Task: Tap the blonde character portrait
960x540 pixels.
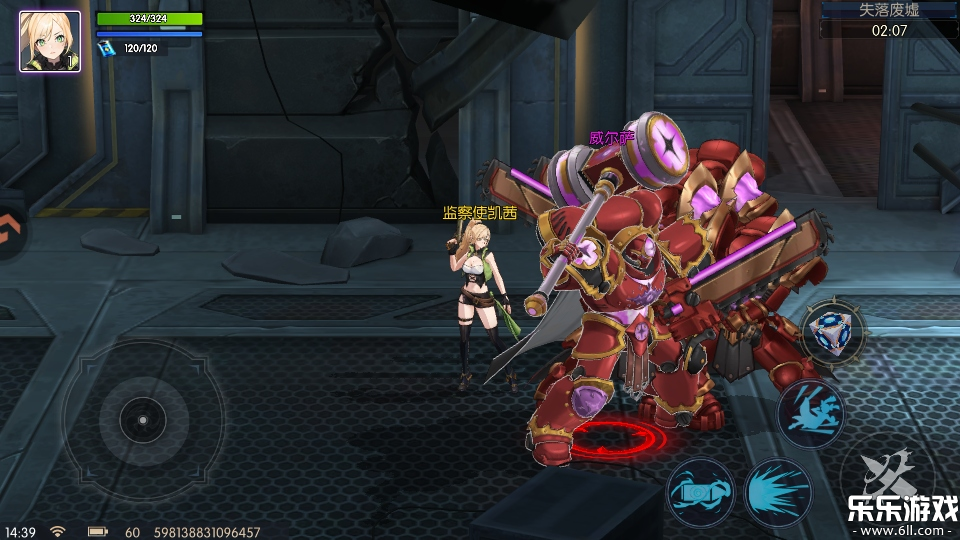Action: coord(50,41)
